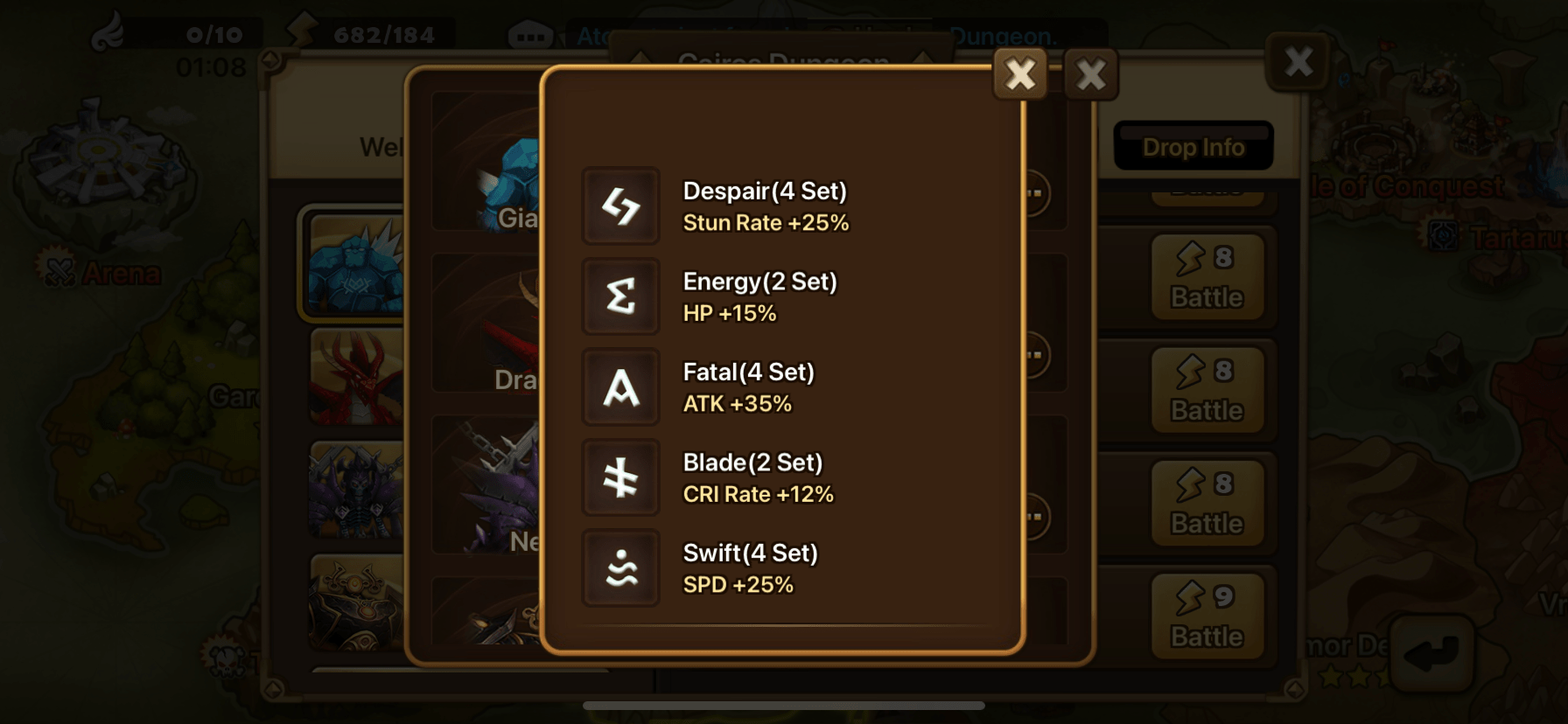1568x724 pixels.
Task: Select the Swift rune set icon
Action: coord(619,568)
